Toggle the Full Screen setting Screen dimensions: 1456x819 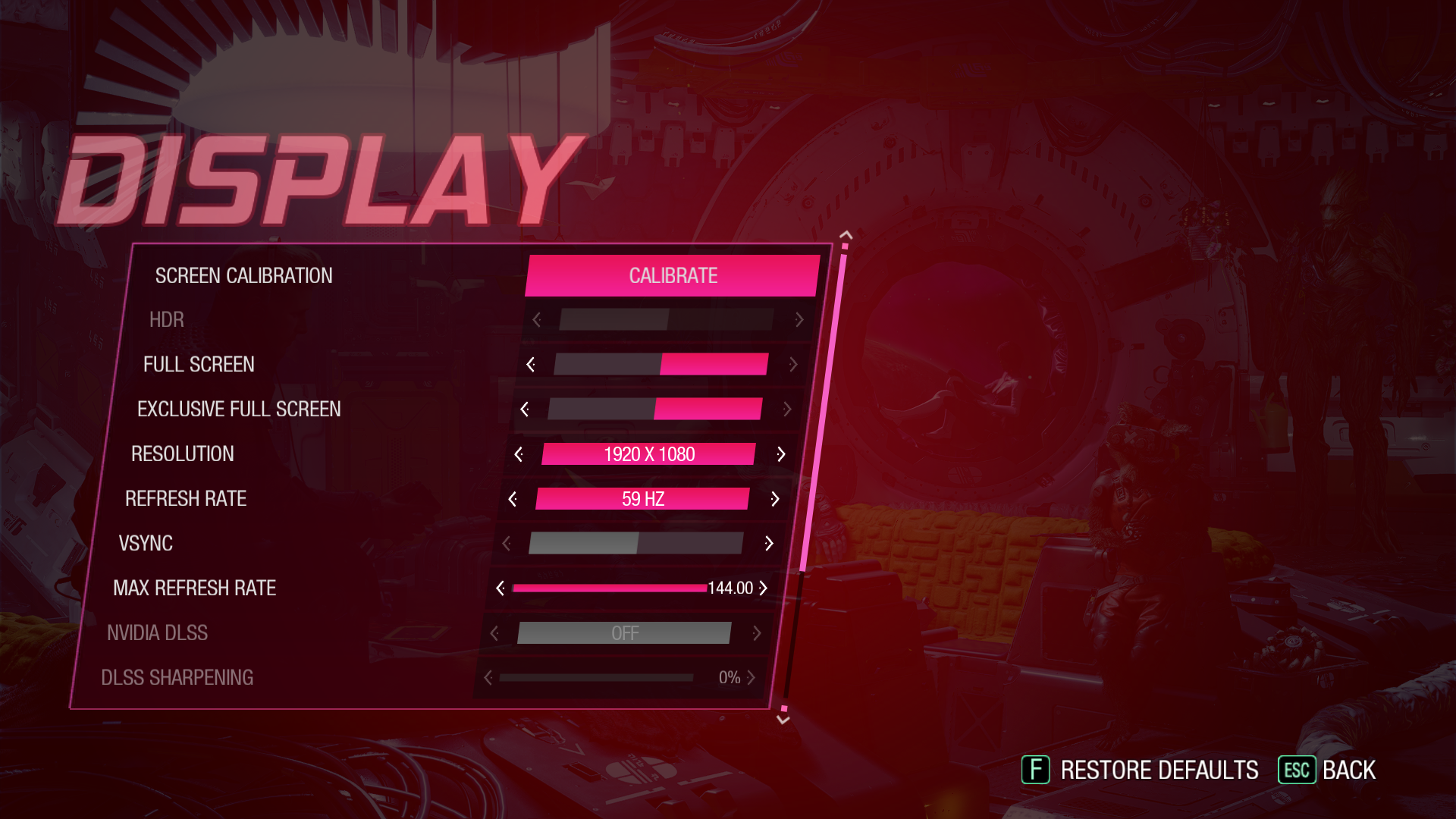[661, 365]
